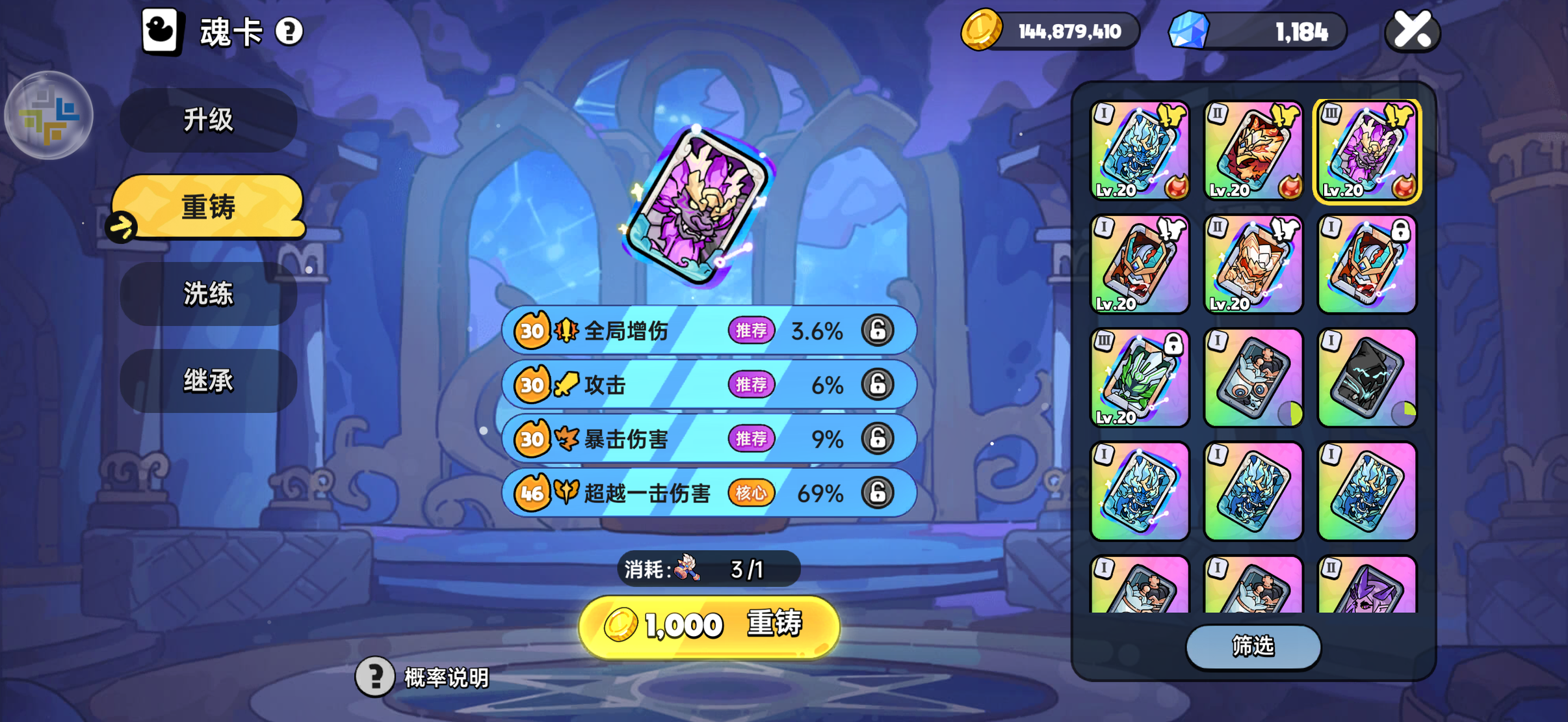Image resolution: width=1568 pixels, height=722 pixels.
Task: Toggle lock on 暴击伤害 attribute
Action: 877,438
